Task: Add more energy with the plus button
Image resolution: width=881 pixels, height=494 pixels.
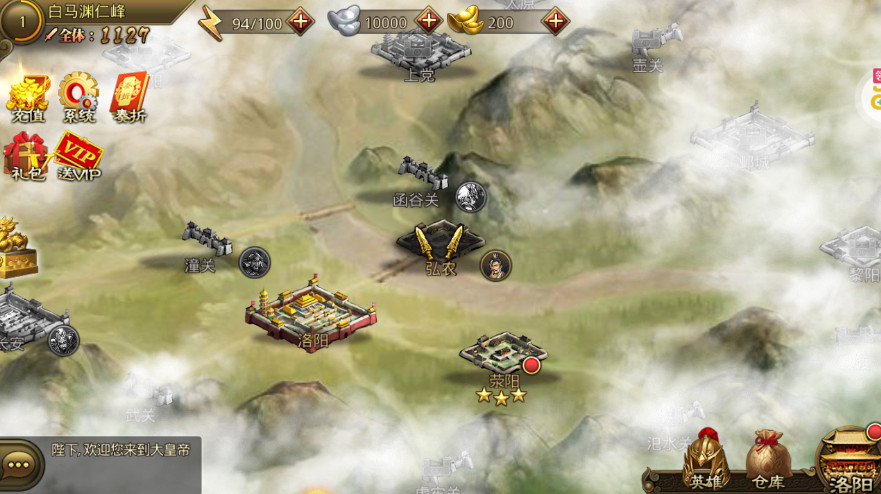Action: click(x=300, y=21)
